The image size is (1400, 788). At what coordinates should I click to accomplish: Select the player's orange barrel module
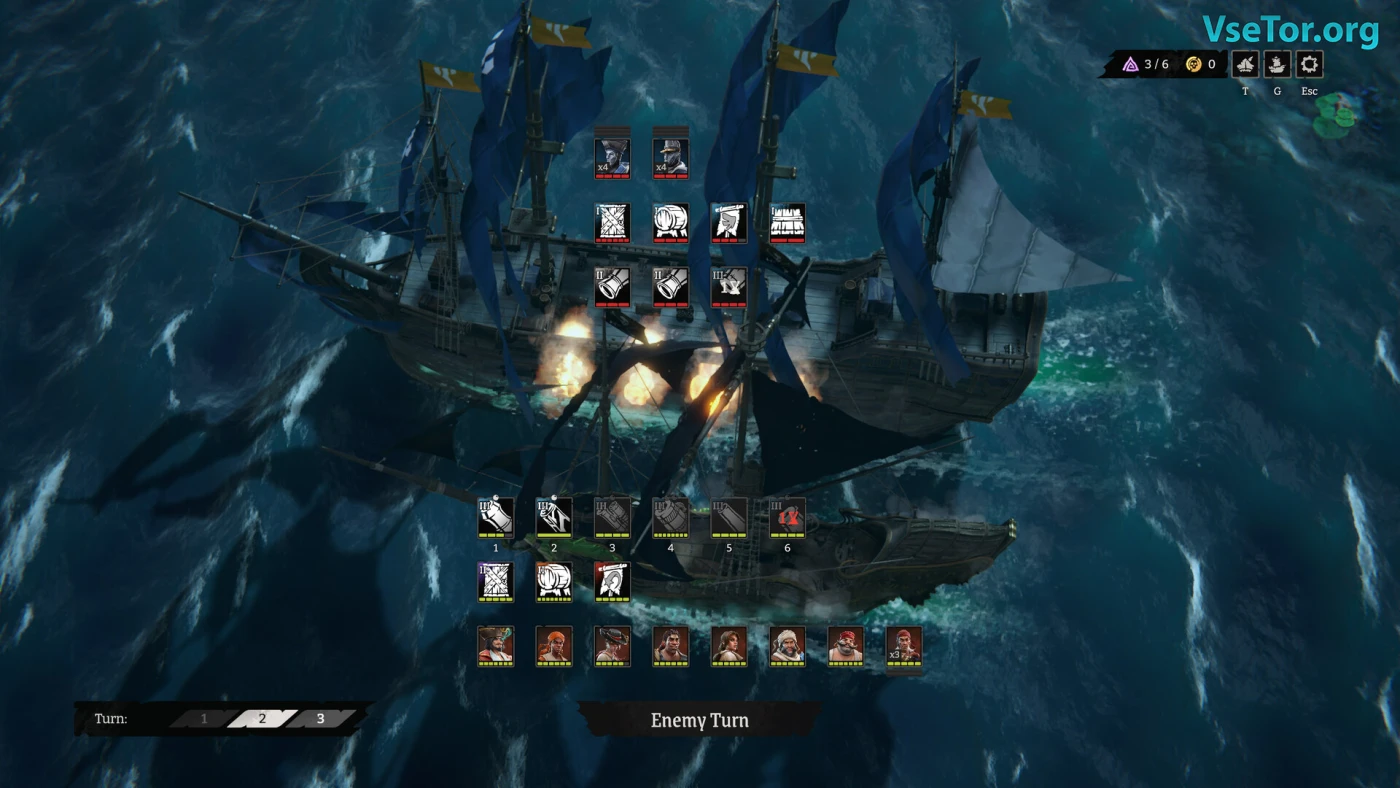554,581
